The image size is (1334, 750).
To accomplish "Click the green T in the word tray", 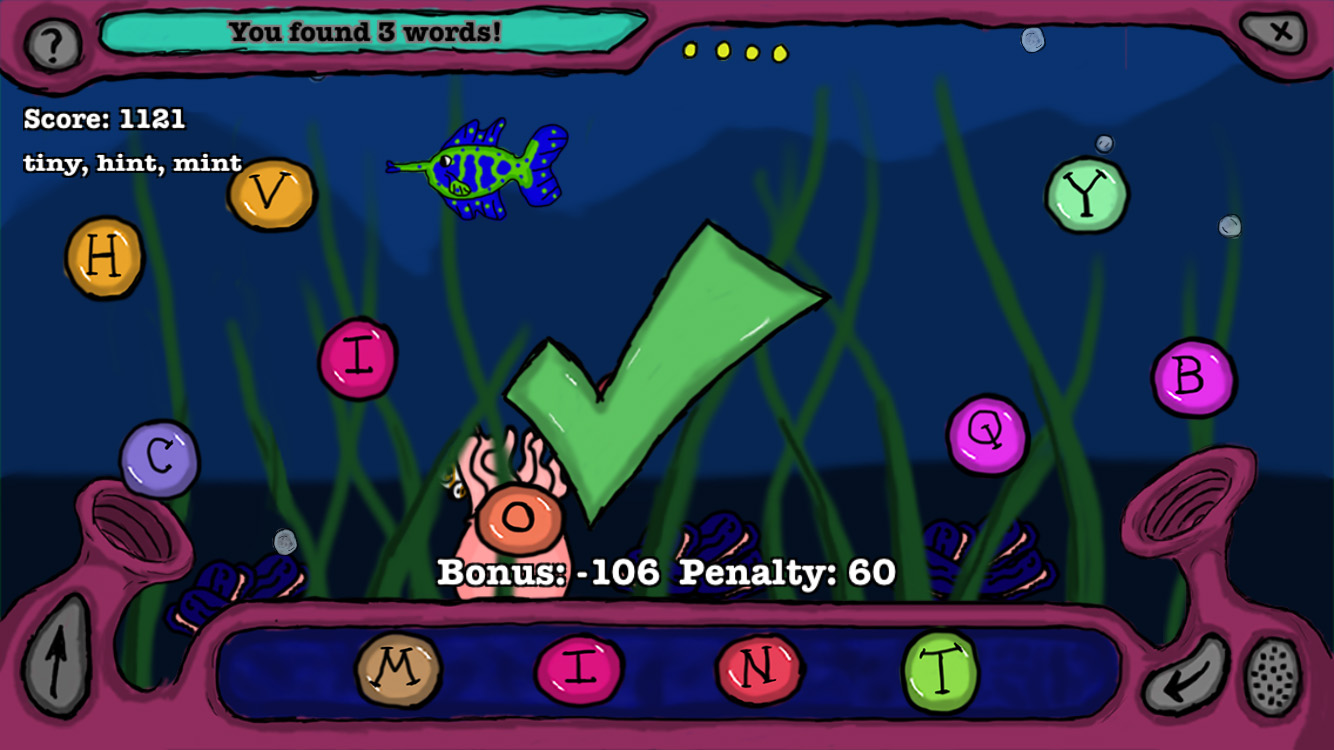I will tap(940, 670).
